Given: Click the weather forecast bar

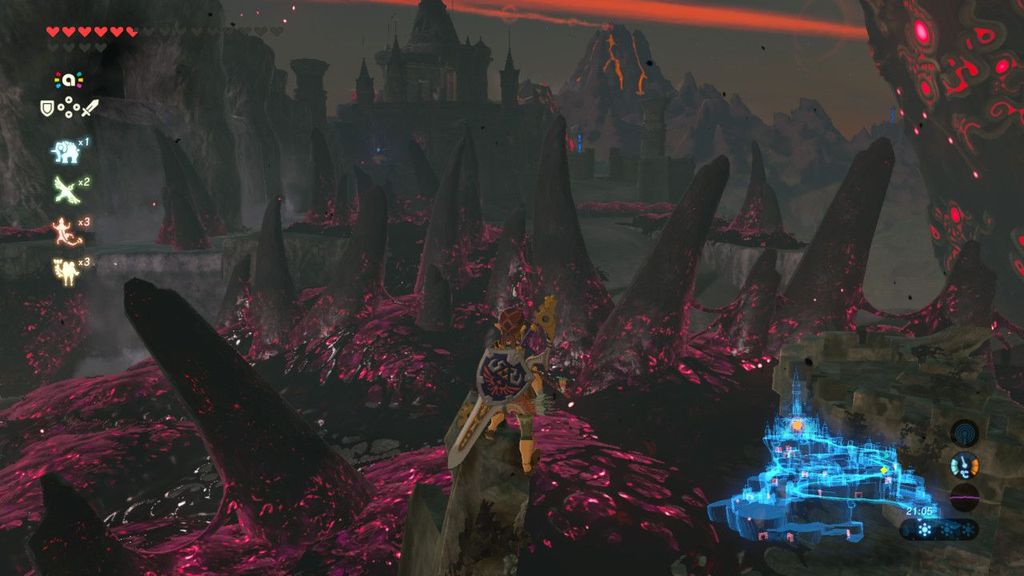Looking at the screenshot, I should pyautogui.click(x=940, y=530).
